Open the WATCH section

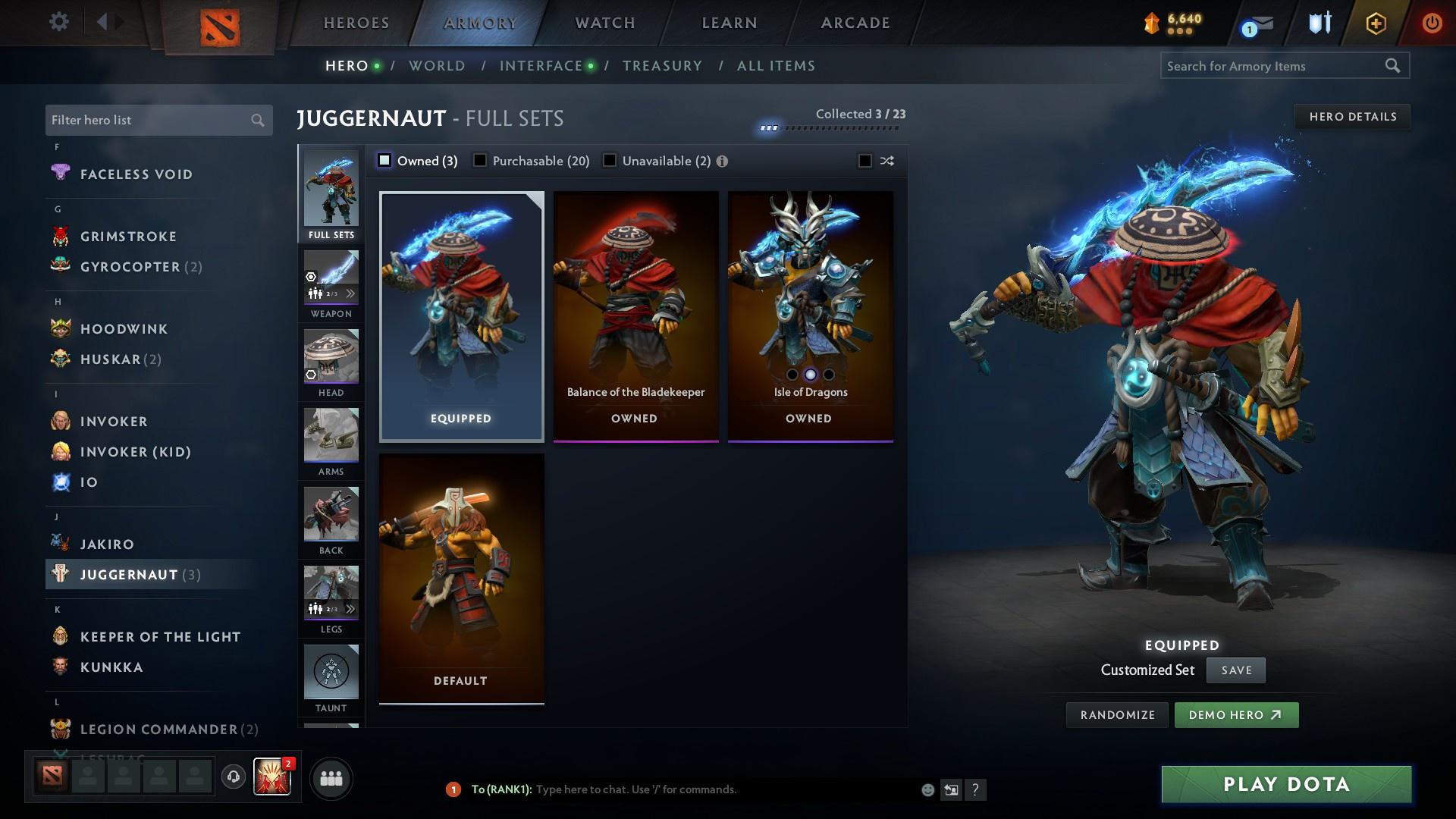603,22
